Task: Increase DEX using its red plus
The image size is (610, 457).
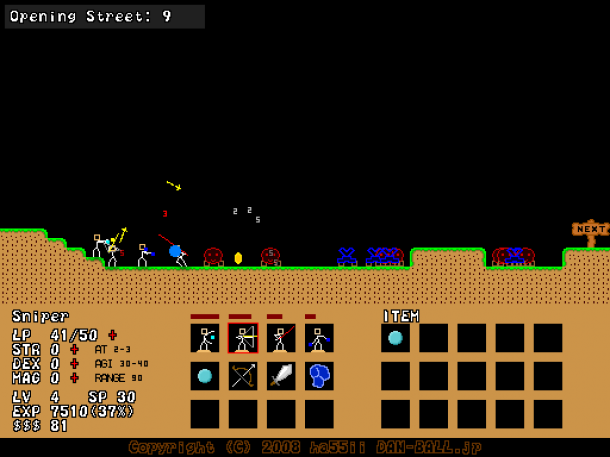Action: click(74, 364)
